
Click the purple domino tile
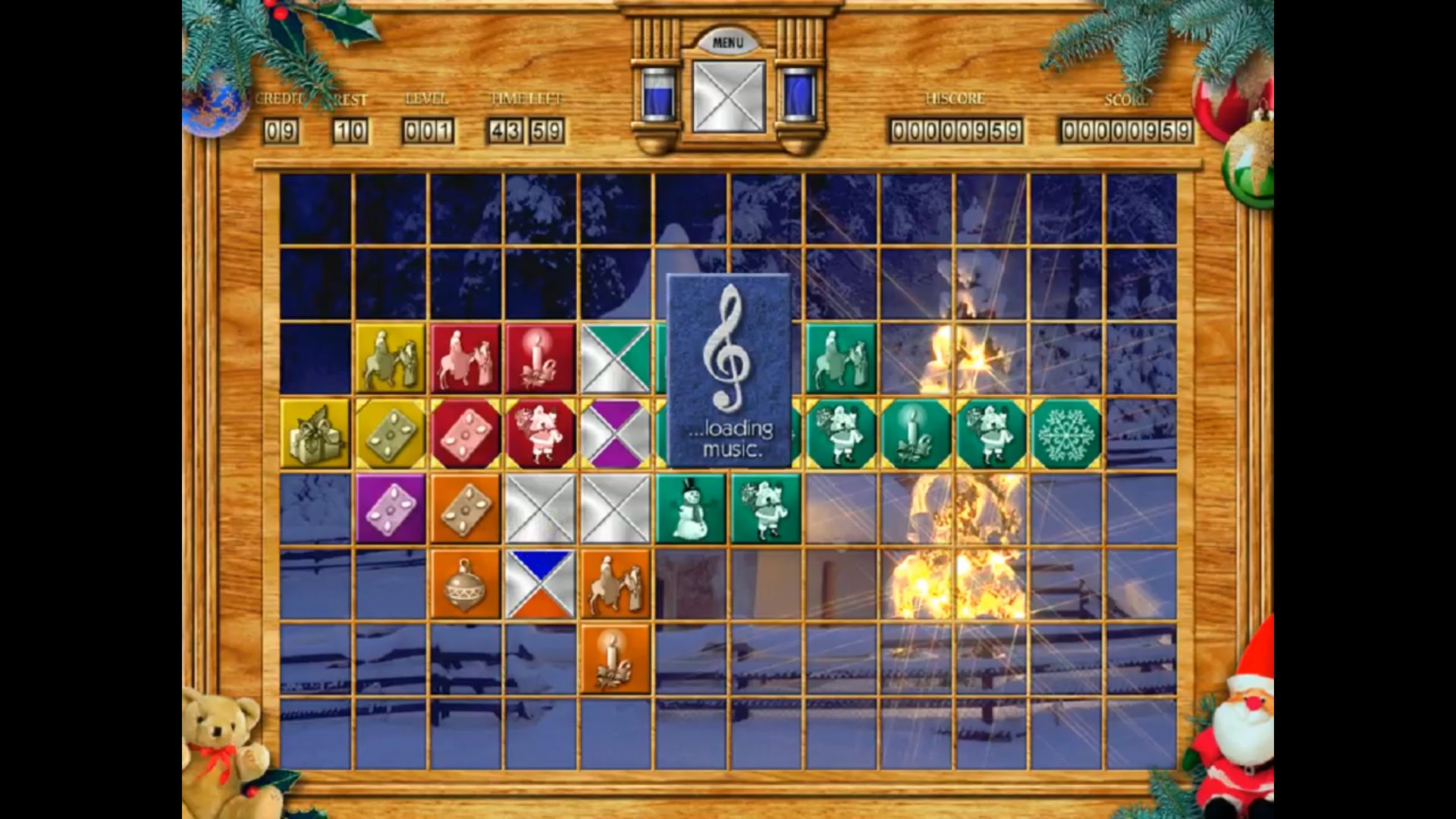(x=391, y=509)
